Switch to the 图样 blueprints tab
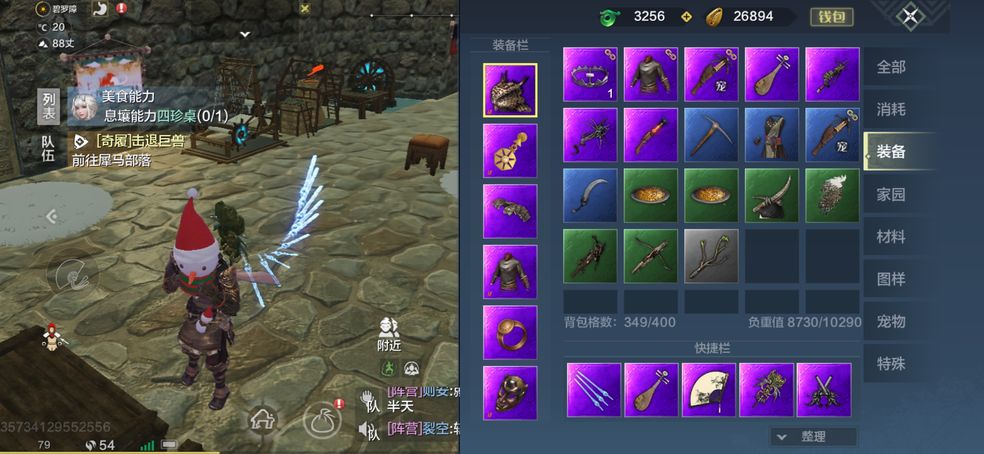Screen dimensions: 984x454 [891, 279]
